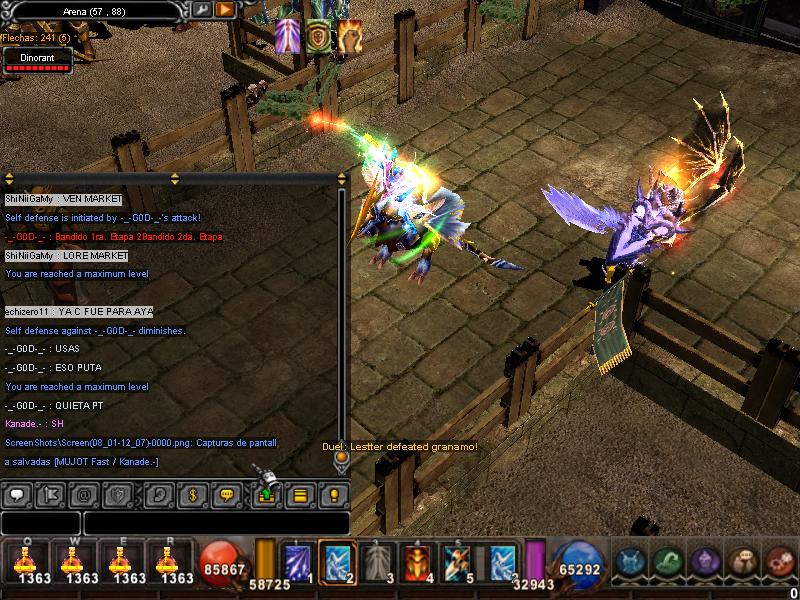The image size is (800, 600).
Task: Toggle the flag chat filter button
Action: [x=49, y=494]
